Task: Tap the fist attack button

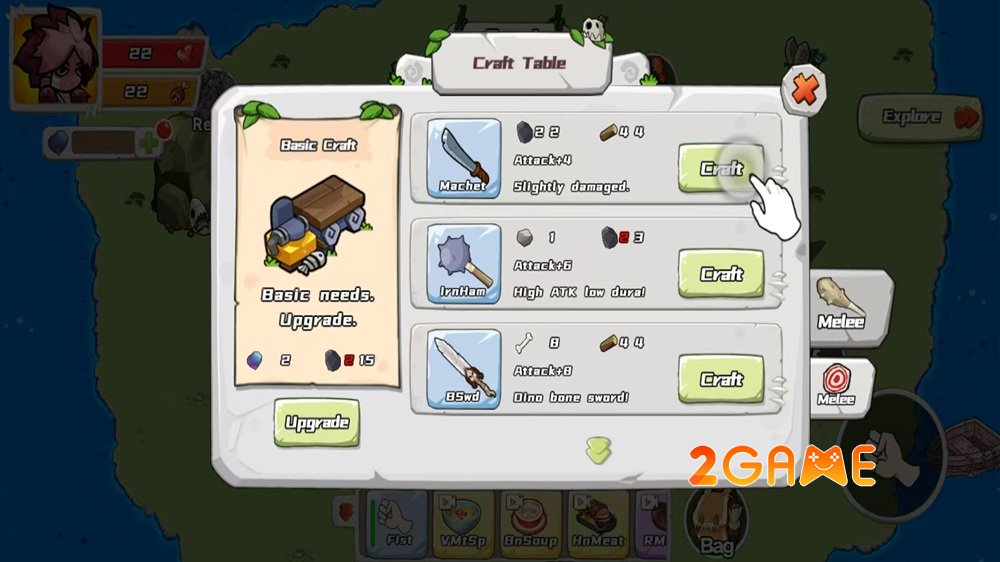Action: pos(886,450)
